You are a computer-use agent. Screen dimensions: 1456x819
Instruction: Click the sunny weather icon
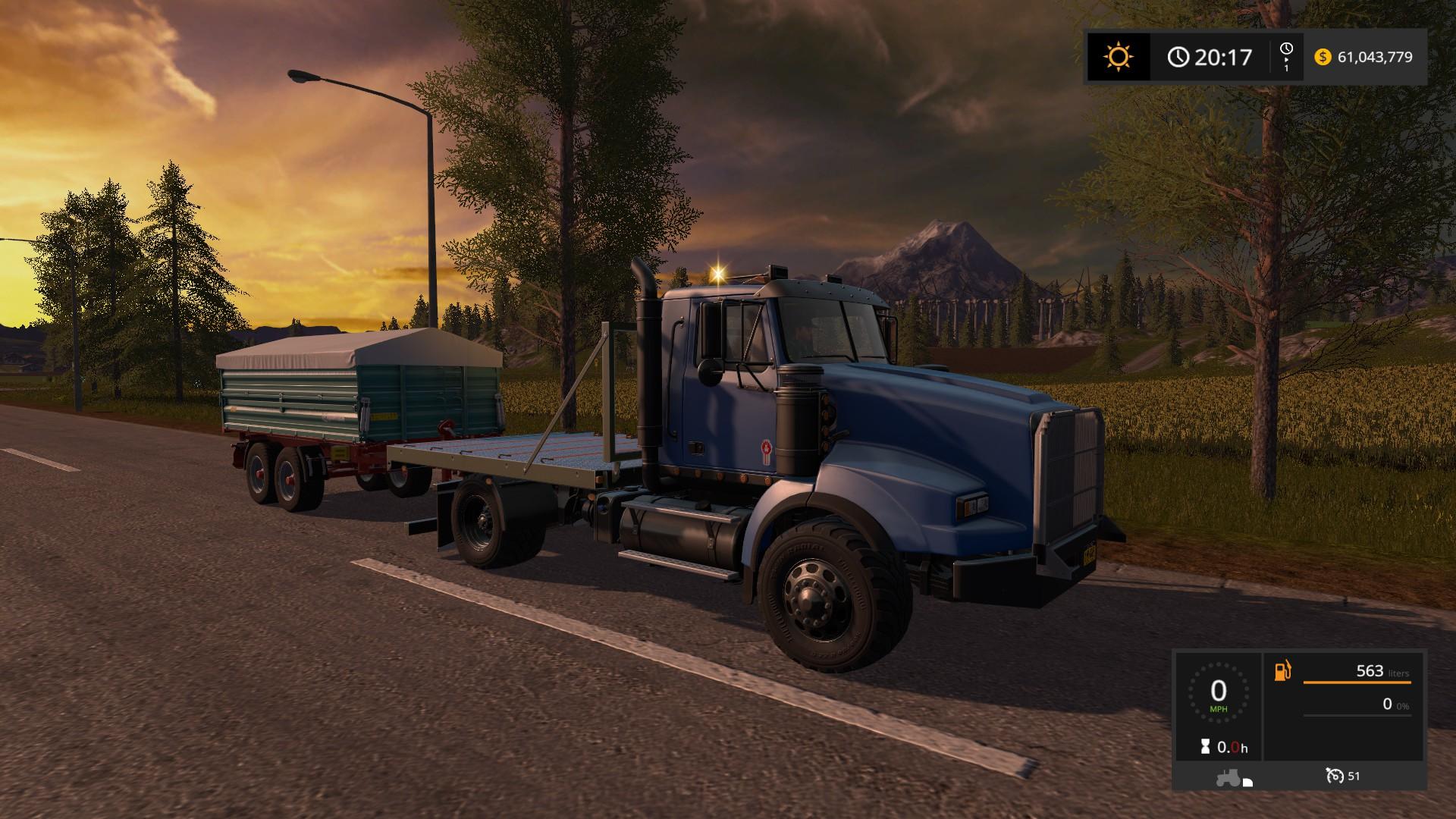coord(1118,57)
